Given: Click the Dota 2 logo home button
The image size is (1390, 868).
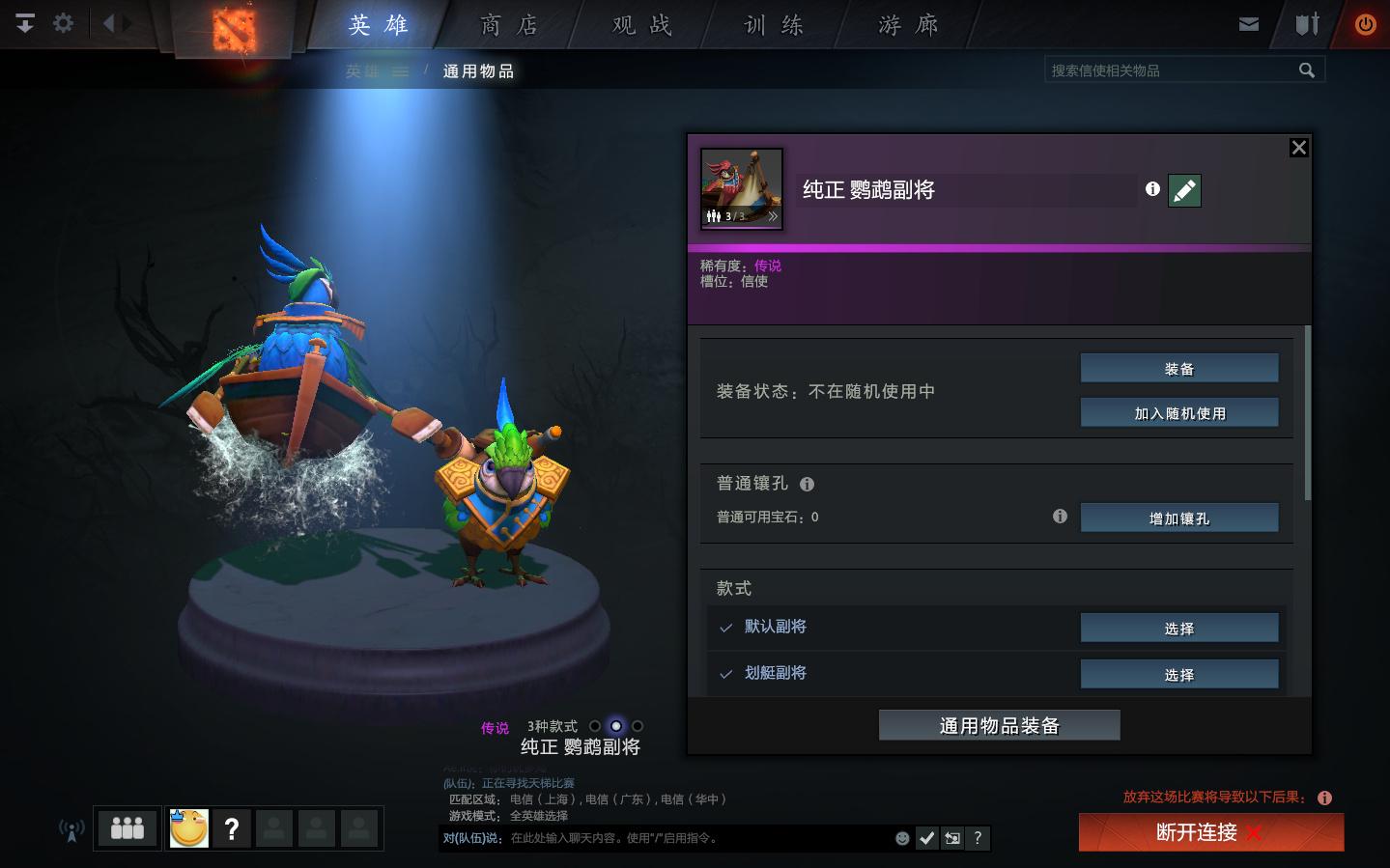Looking at the screenshot, I should 234,29.
